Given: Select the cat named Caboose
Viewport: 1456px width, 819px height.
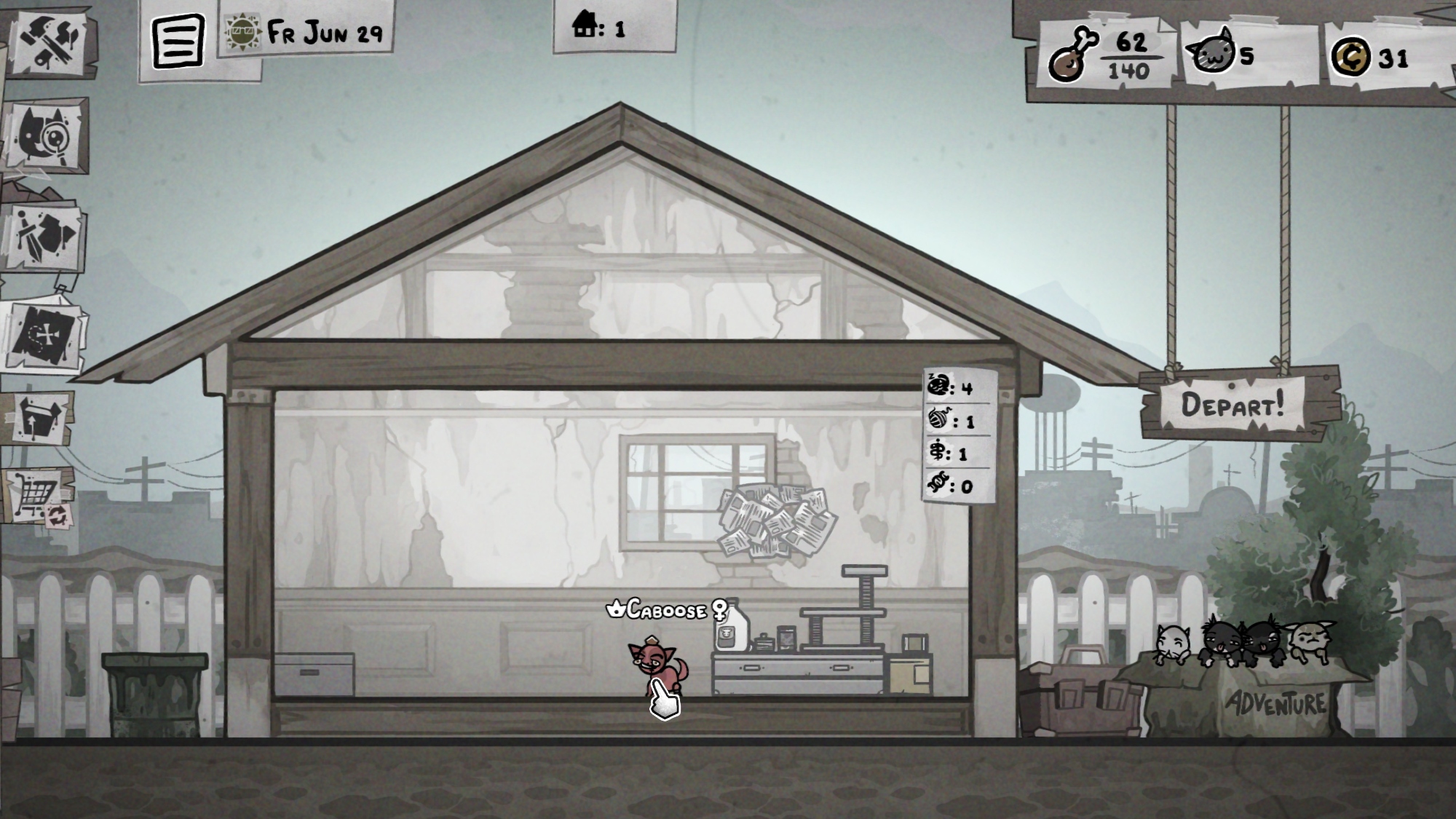Looking at the screenshot, I should (x=656, y=666).
